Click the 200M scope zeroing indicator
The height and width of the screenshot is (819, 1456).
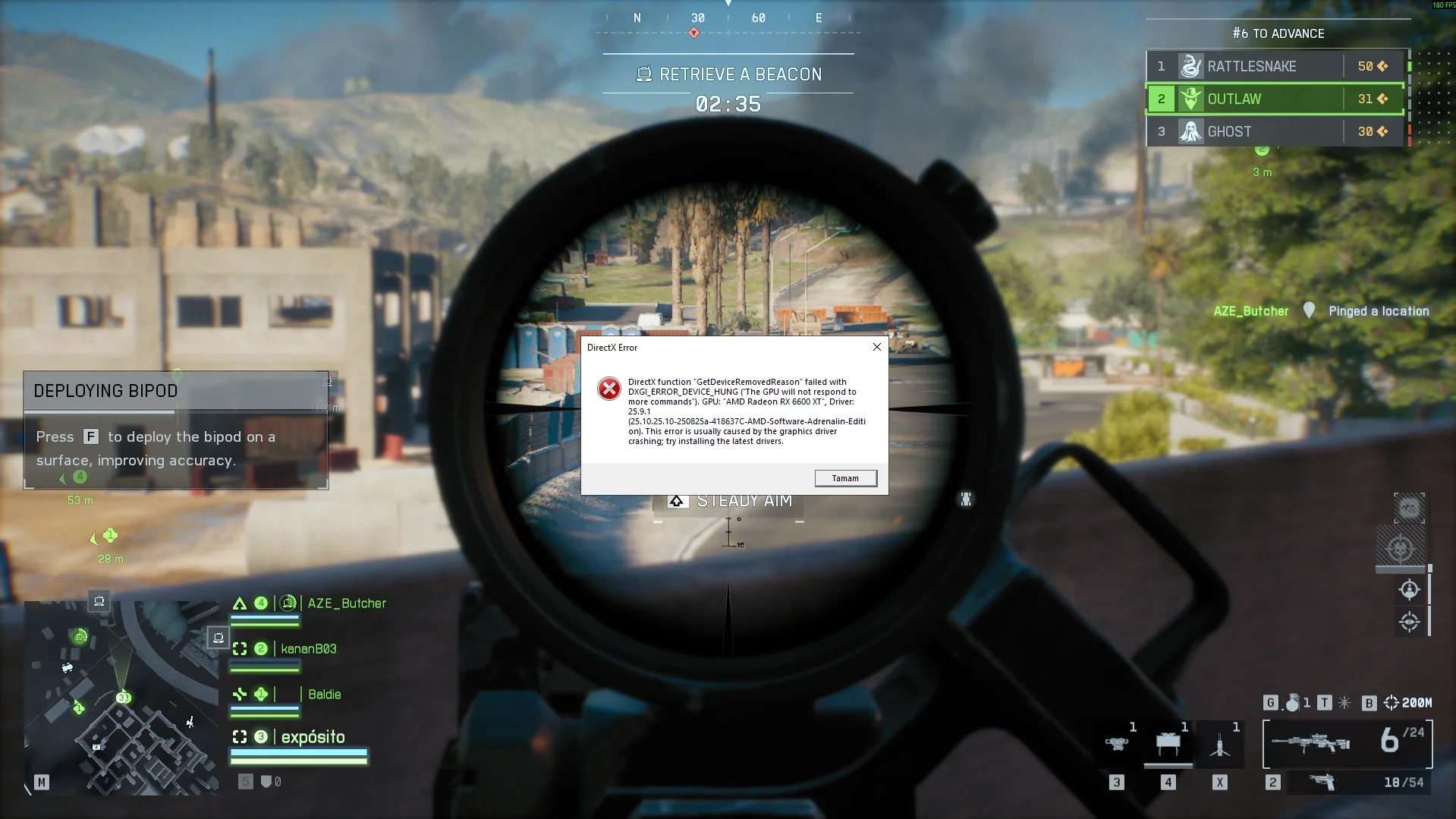[x=1408, y=703]
